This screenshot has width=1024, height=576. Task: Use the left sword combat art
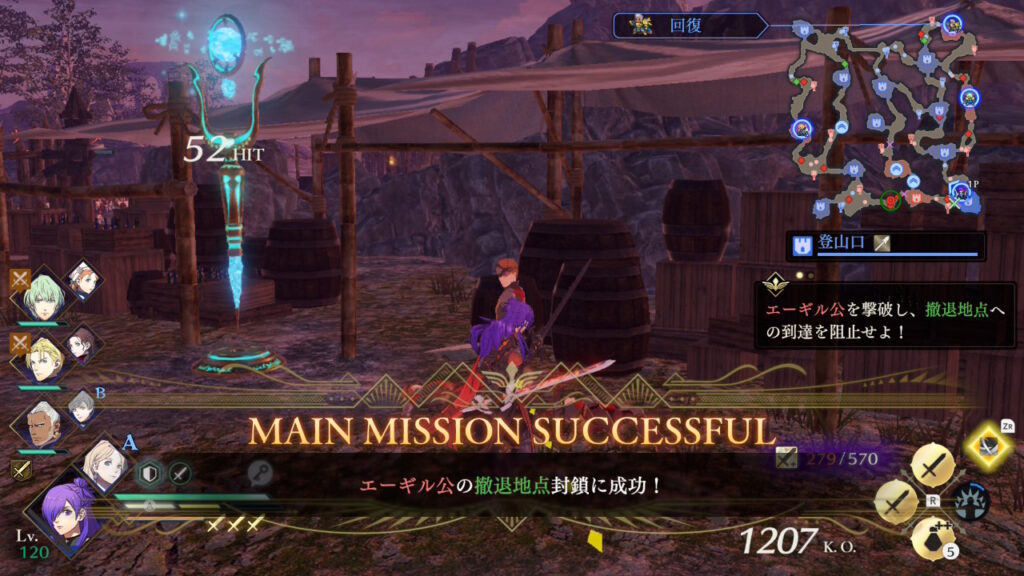coord(897,501)
